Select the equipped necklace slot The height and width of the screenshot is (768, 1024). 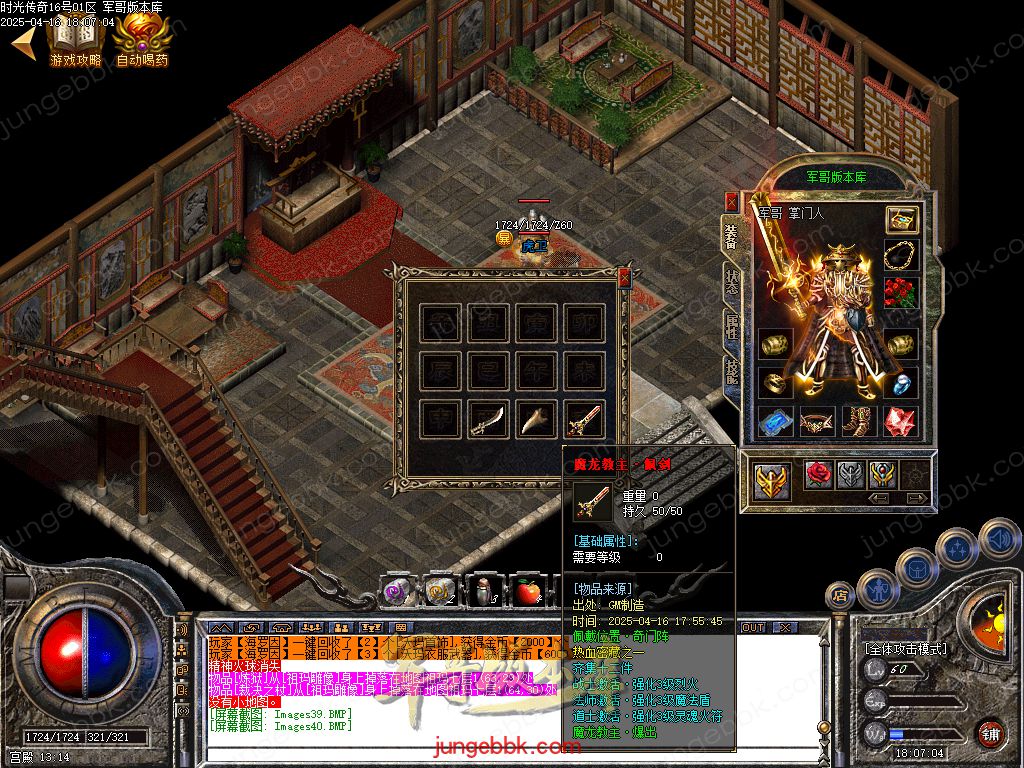[x=901, y=256]
